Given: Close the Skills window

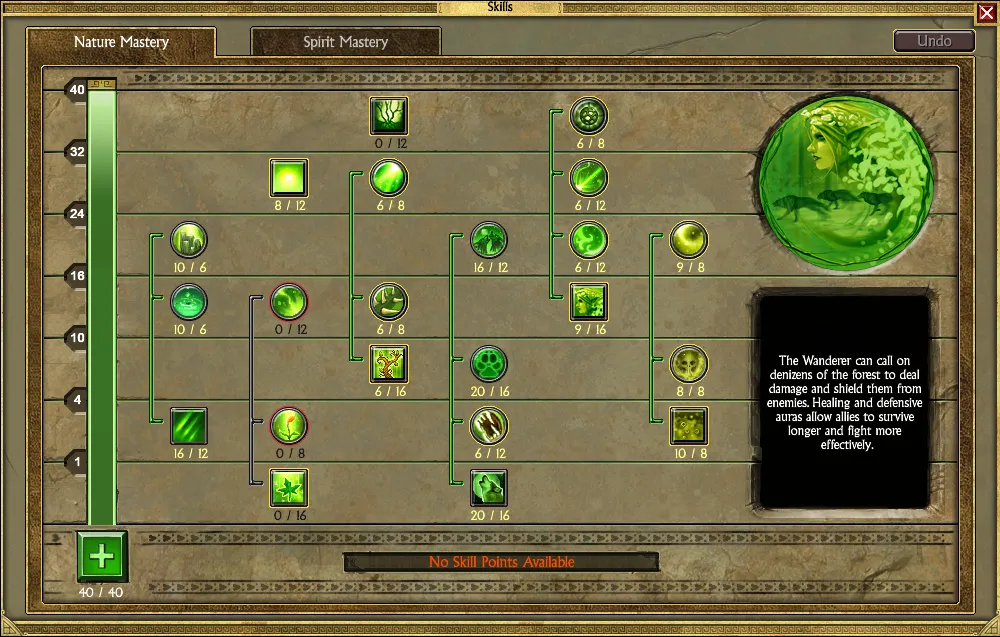Looking at the screenshot, I should [984, 12].
